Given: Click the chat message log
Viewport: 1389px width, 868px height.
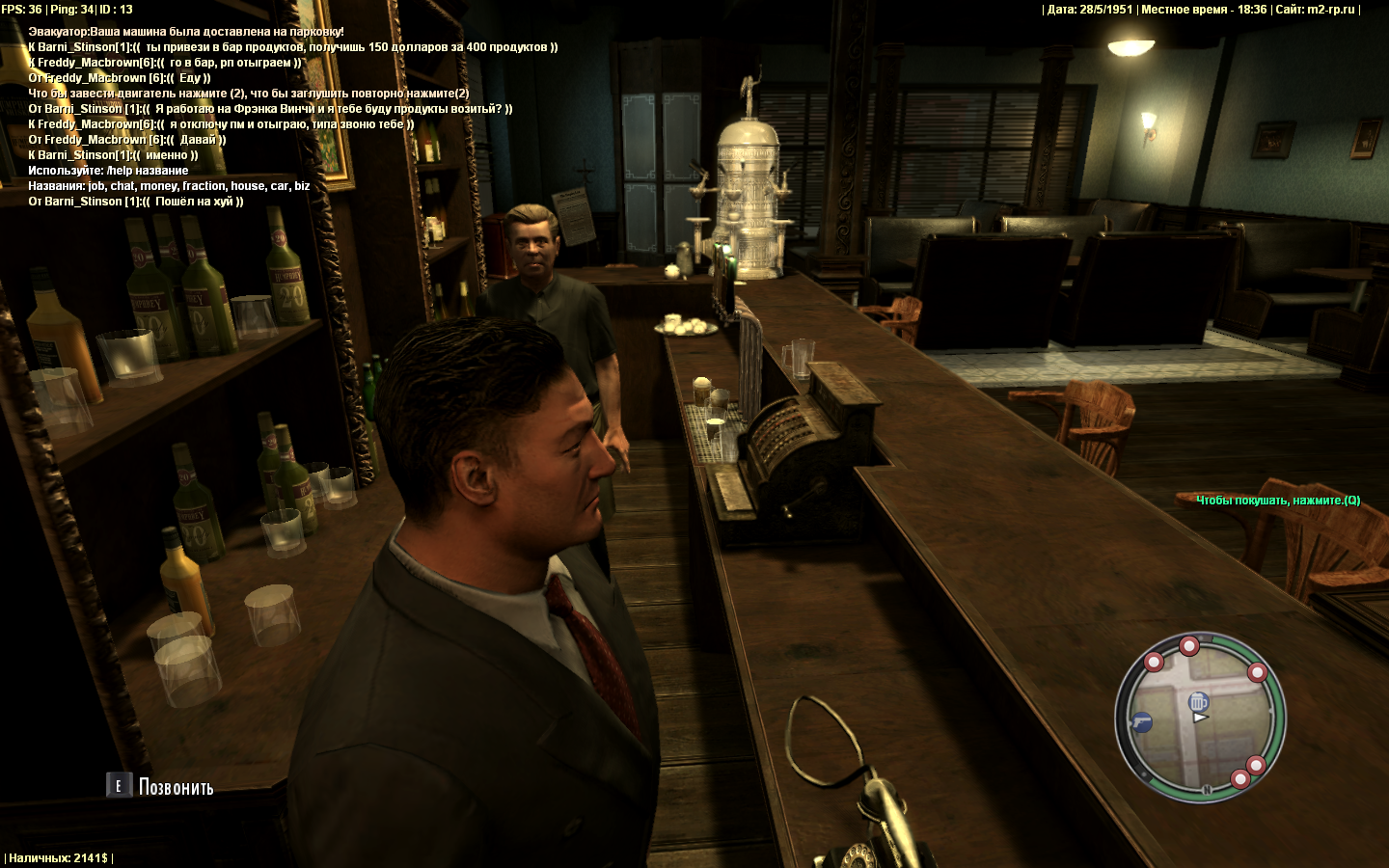Looking at the screenshot, I should click(x=289, y=117).
